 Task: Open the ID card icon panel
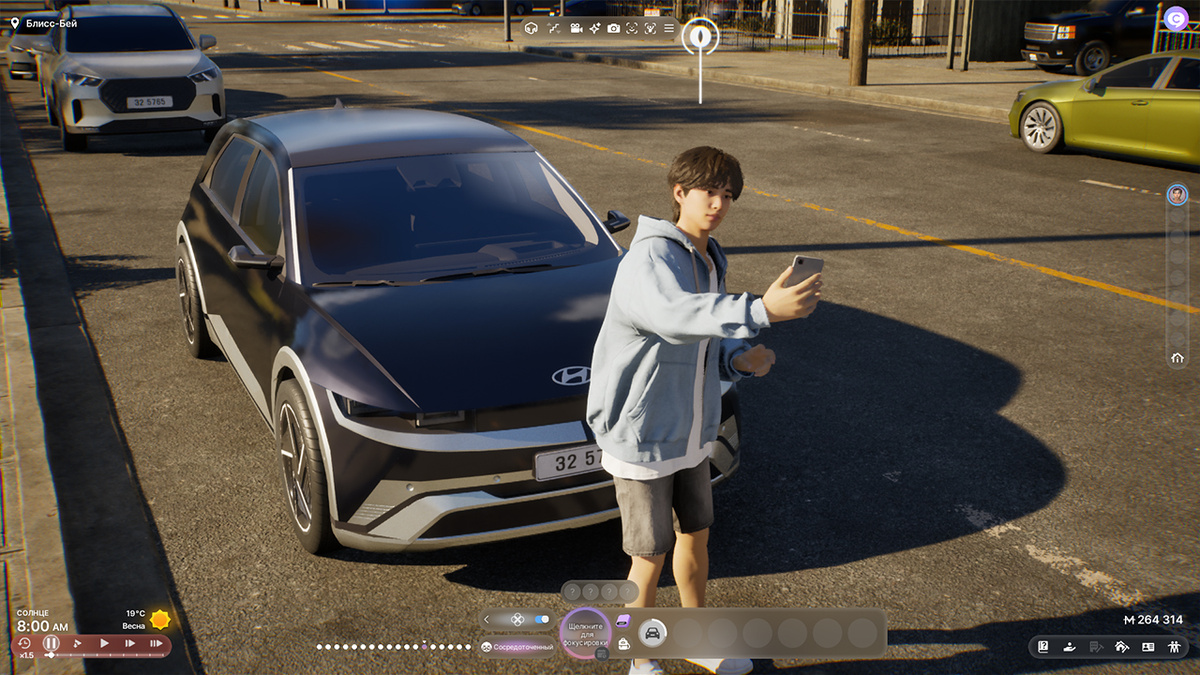point(1148,647)
